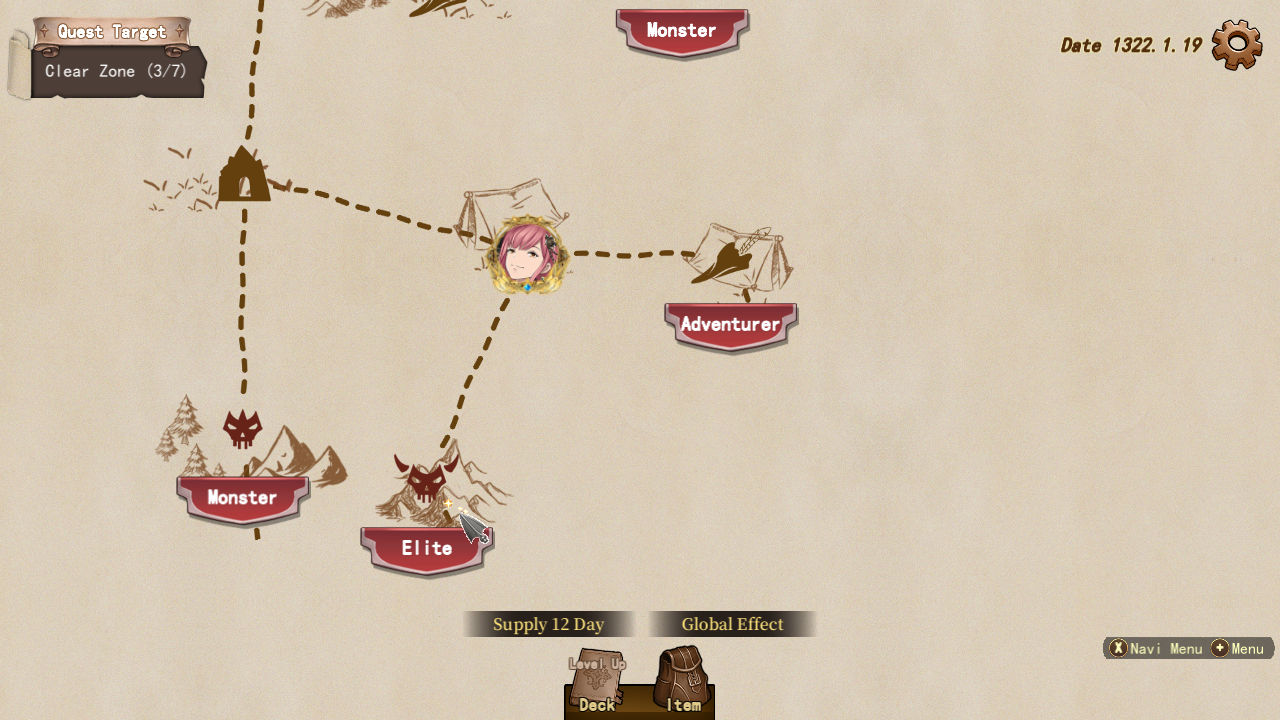Click the Monster banner in the lower left
The height and width of the screenshot is (720, 1280).
pyautogui.click(x=241, y=498)
